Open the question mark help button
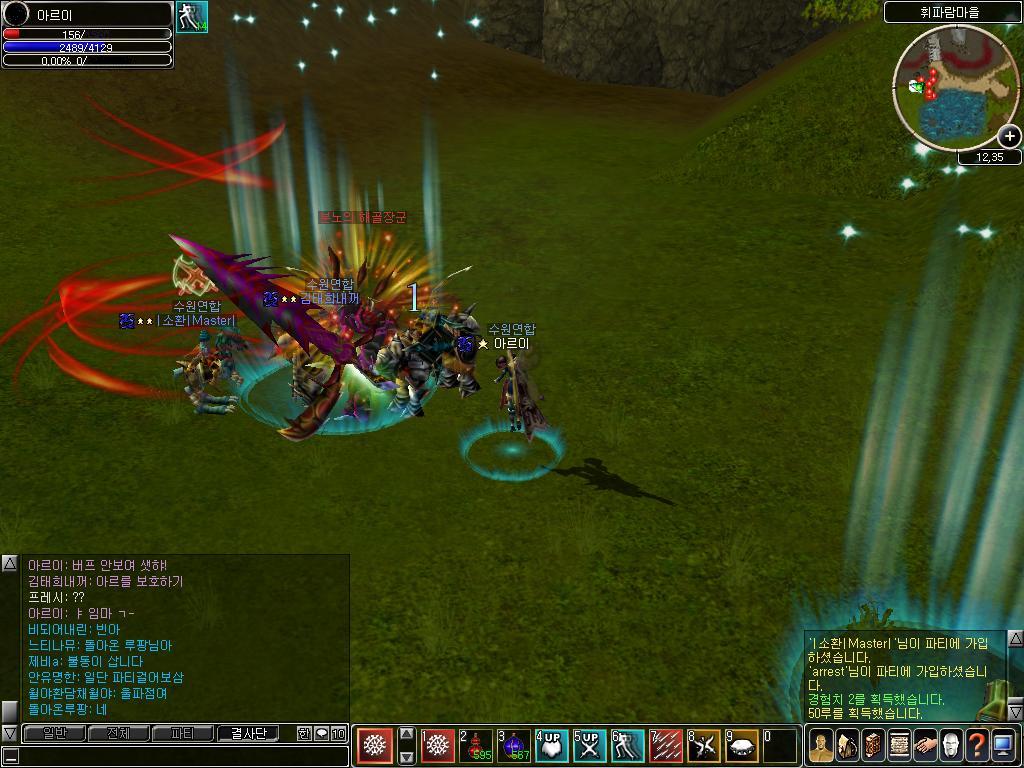The height and width of the screenshot is (768, 1024). (977, 745)
